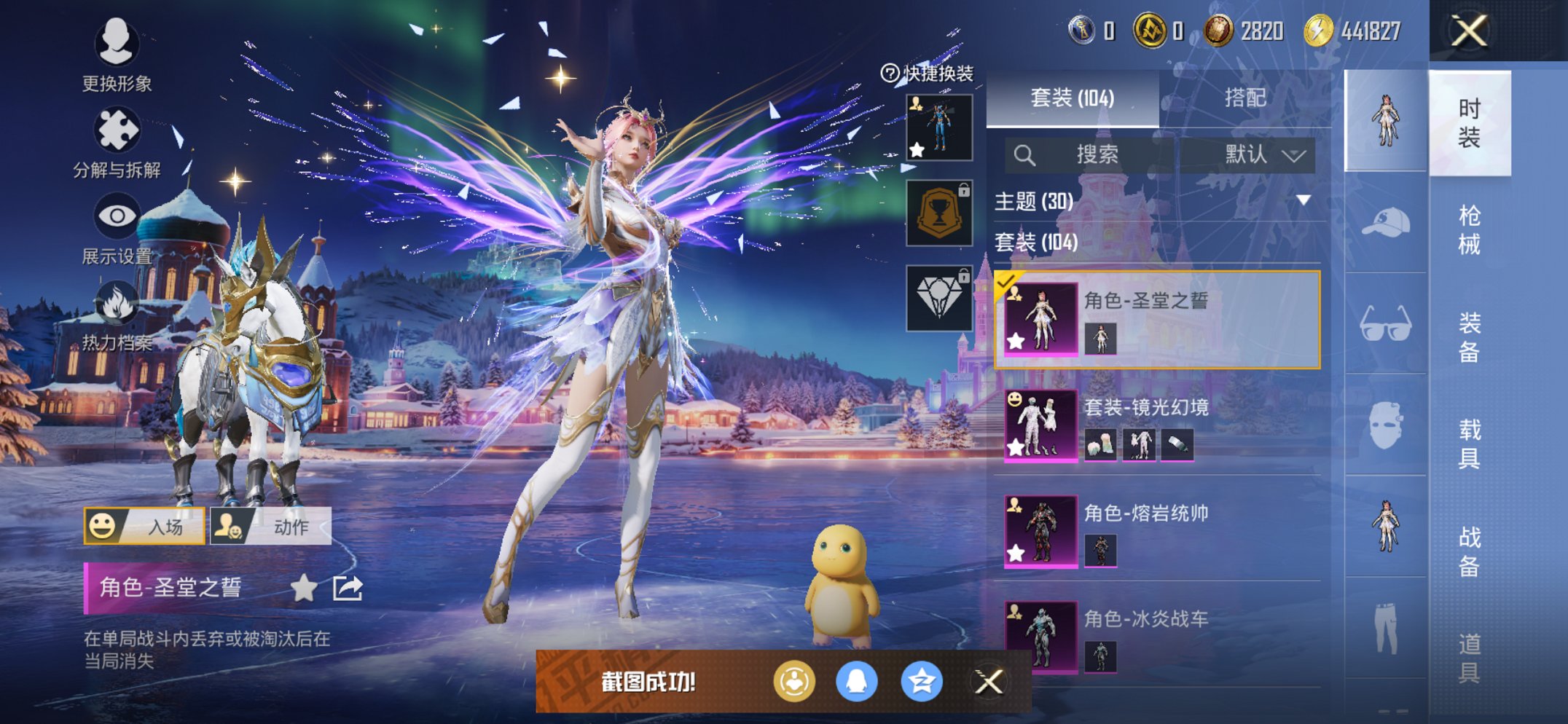
Task: Close the wardrobe with top-right X
Action: [1468, 31]
